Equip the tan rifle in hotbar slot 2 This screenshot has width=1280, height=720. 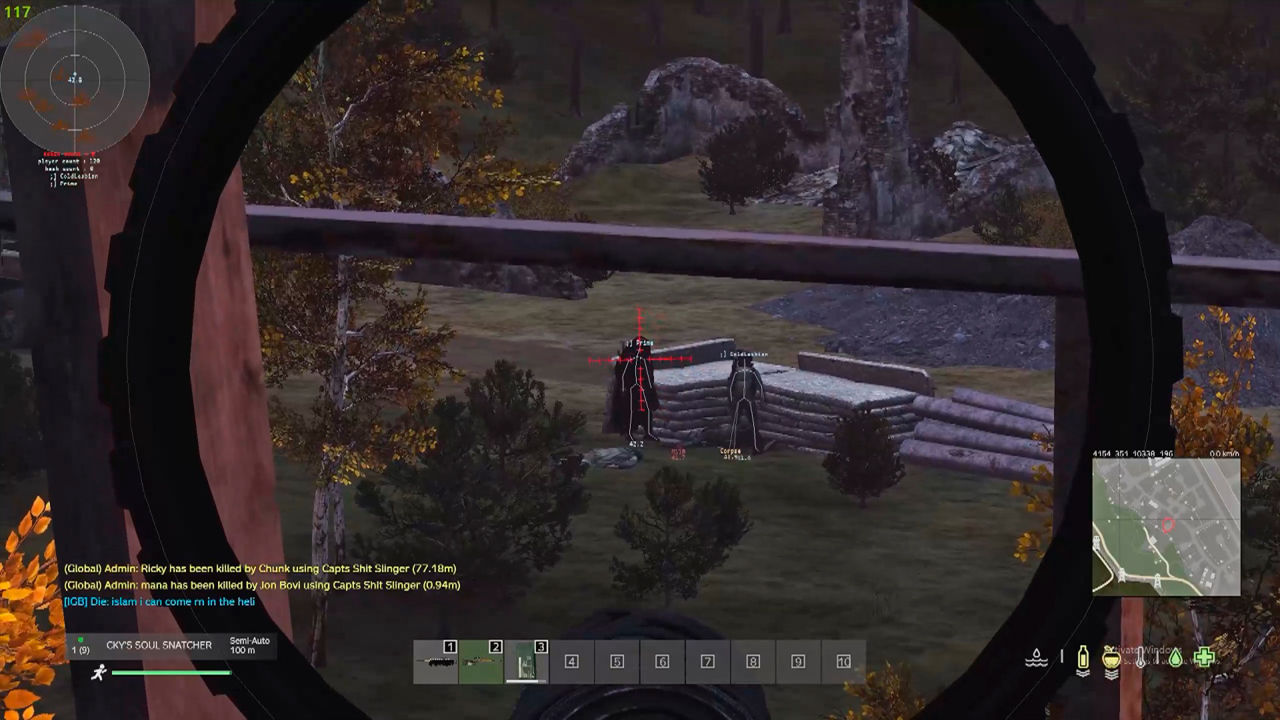[481, 661]
